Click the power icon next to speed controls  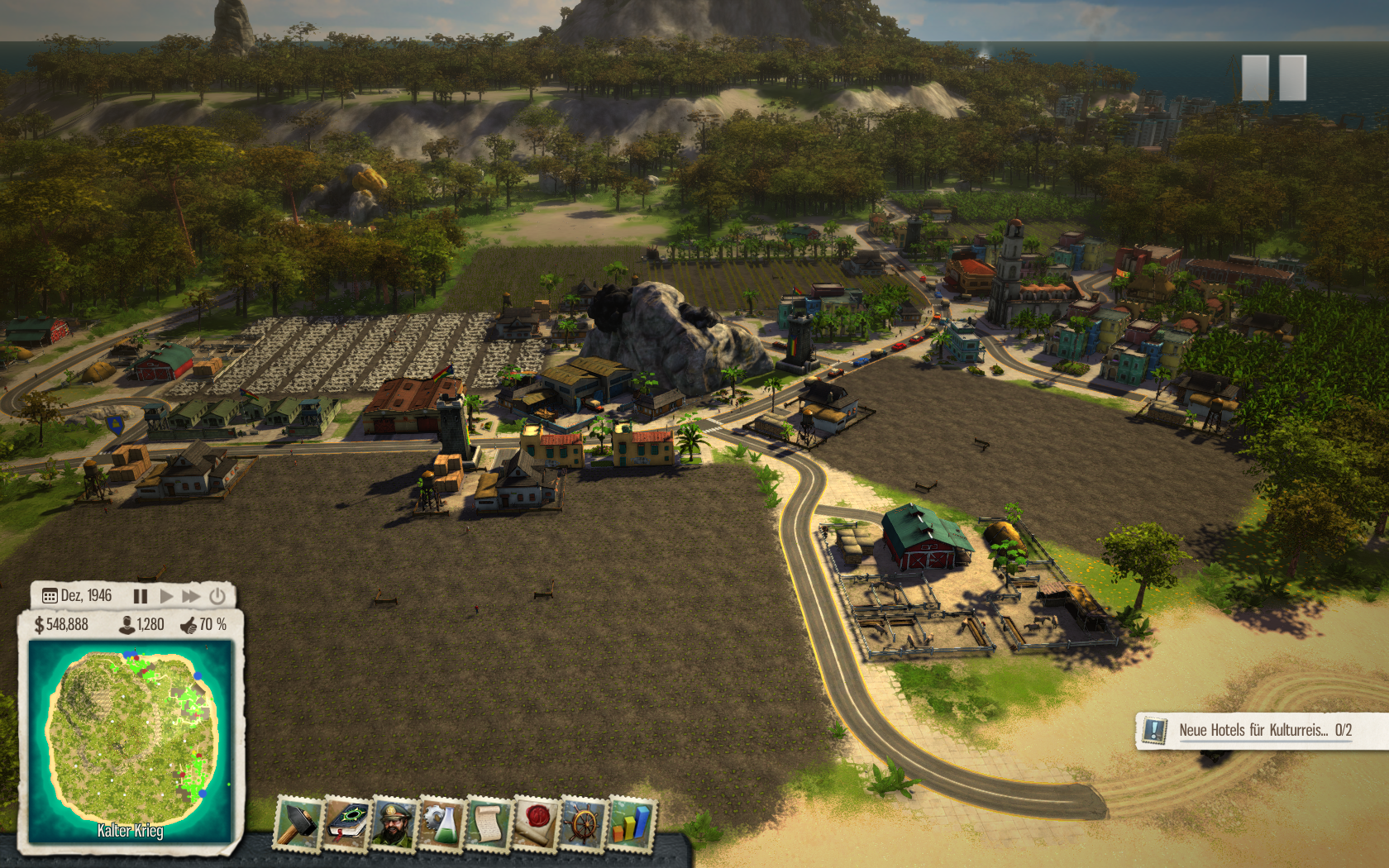click(217, 596)
